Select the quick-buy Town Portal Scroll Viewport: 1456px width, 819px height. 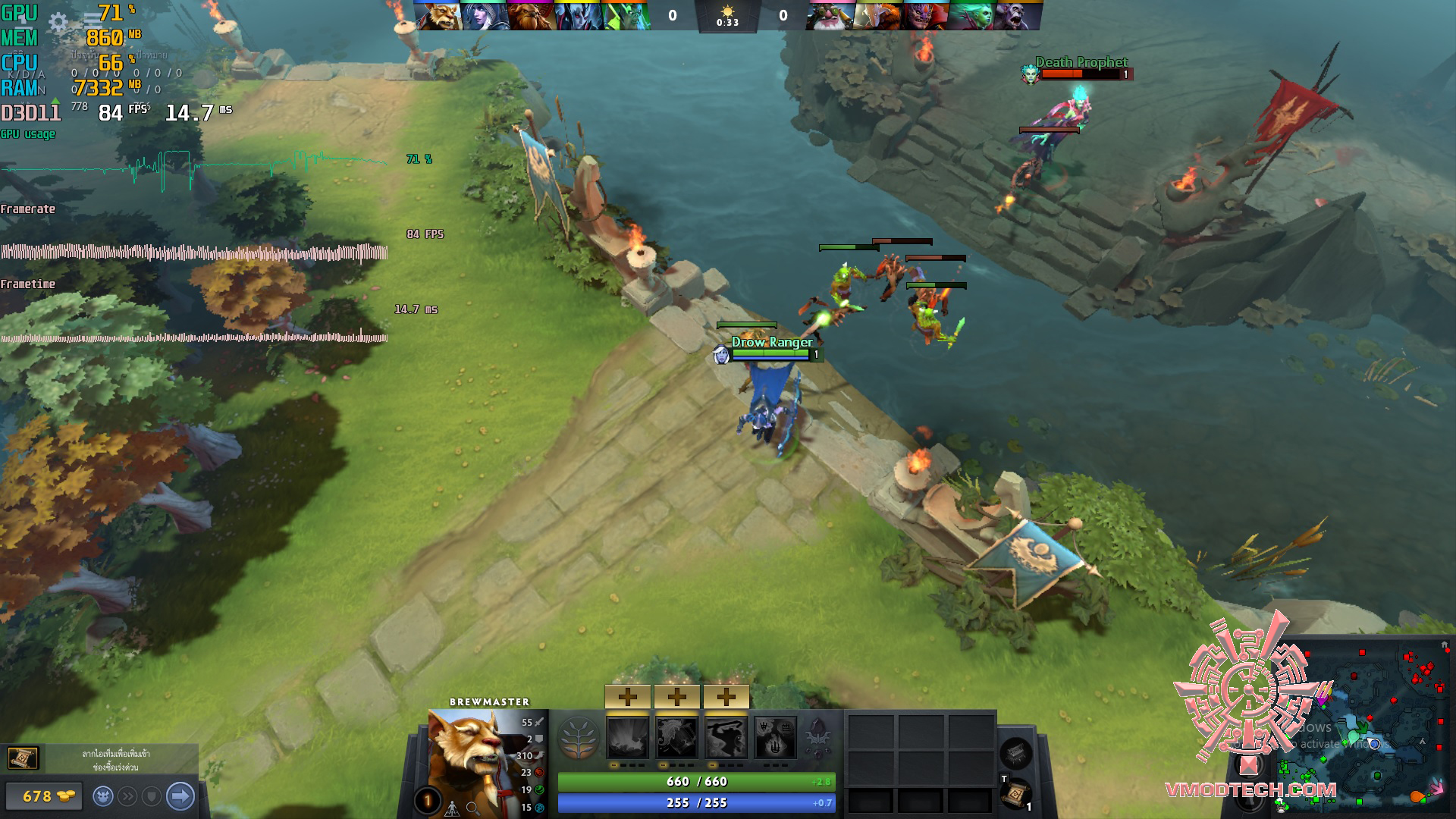pos(23,758)
